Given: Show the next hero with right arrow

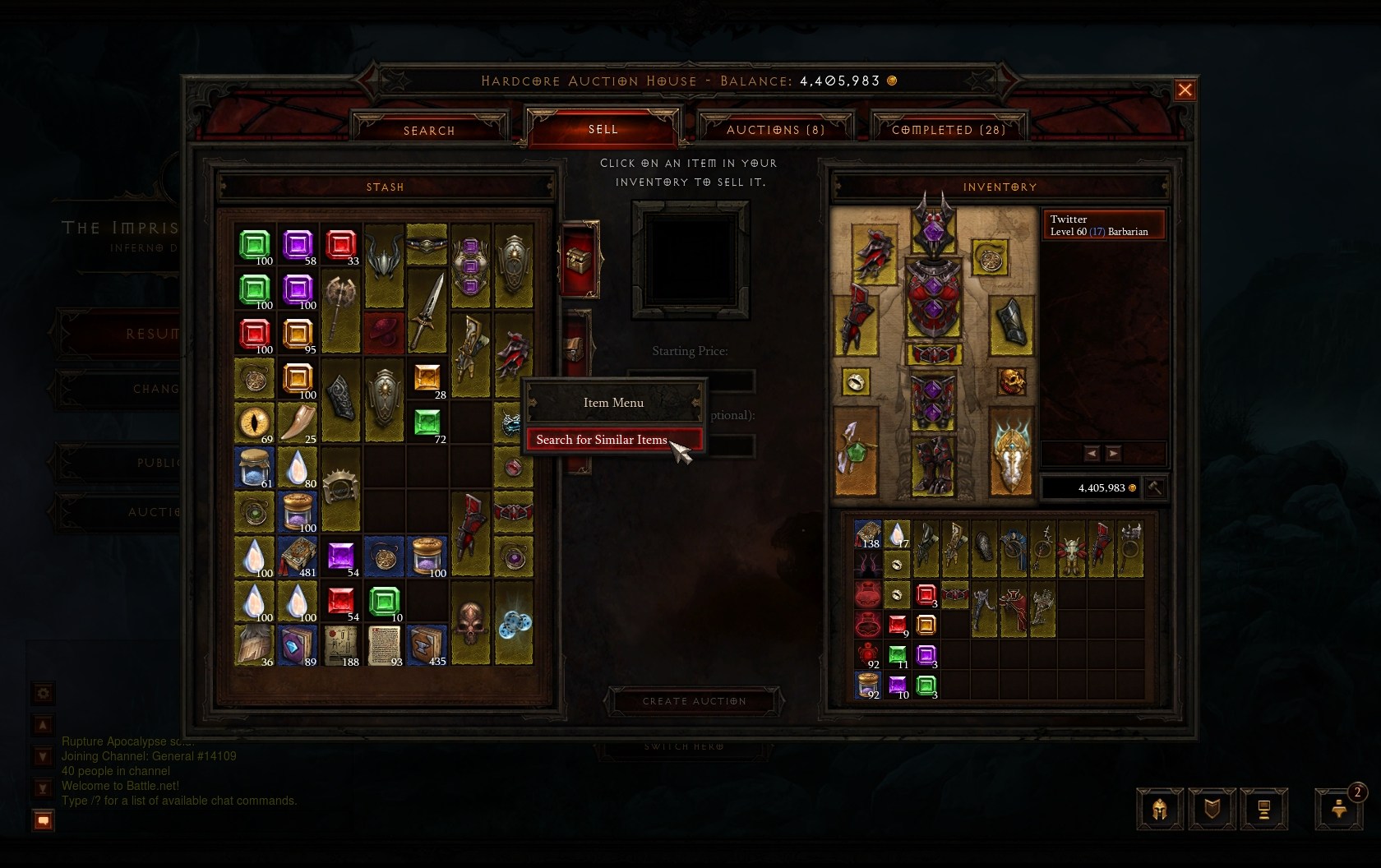Looking at the screenshot, I should [1113, 454].
